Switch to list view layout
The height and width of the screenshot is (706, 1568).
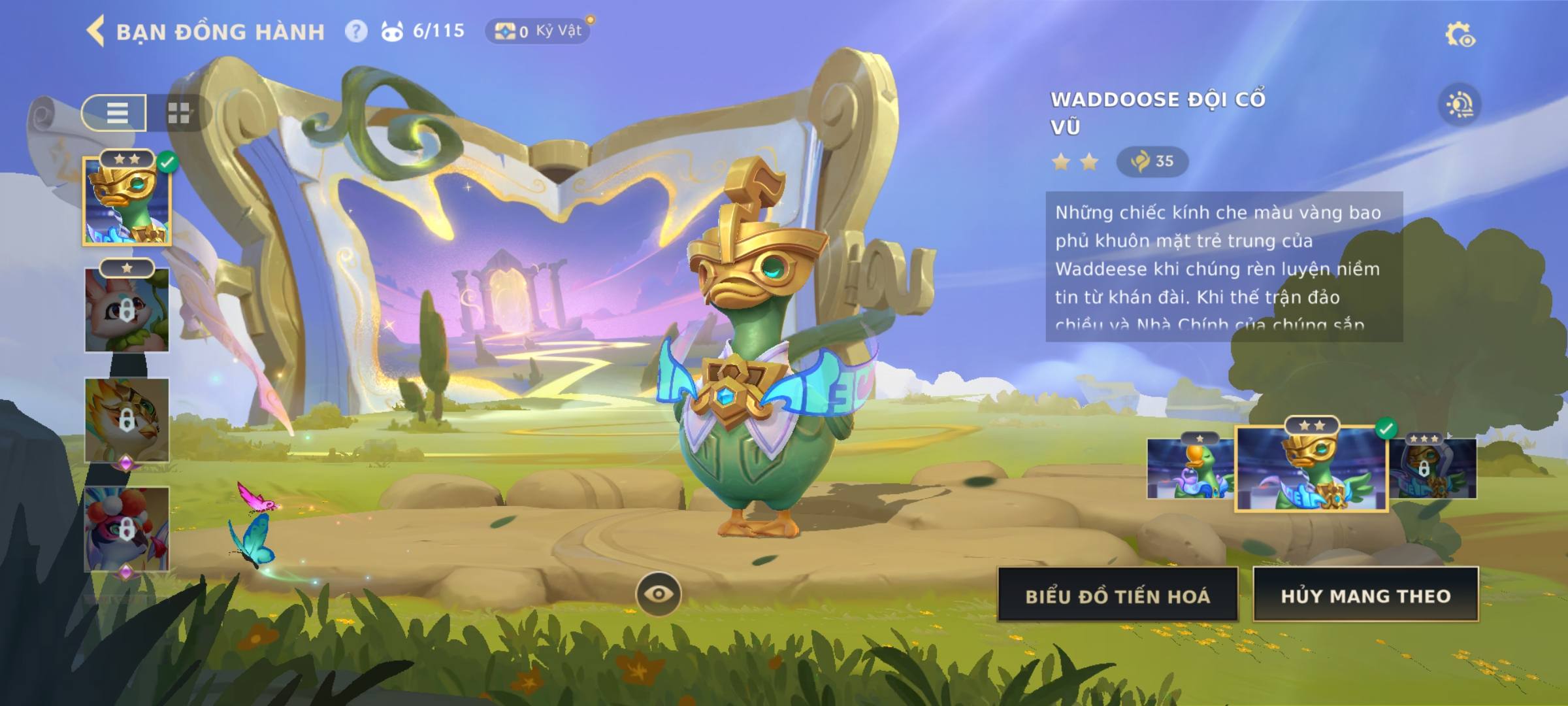(116, 112)
